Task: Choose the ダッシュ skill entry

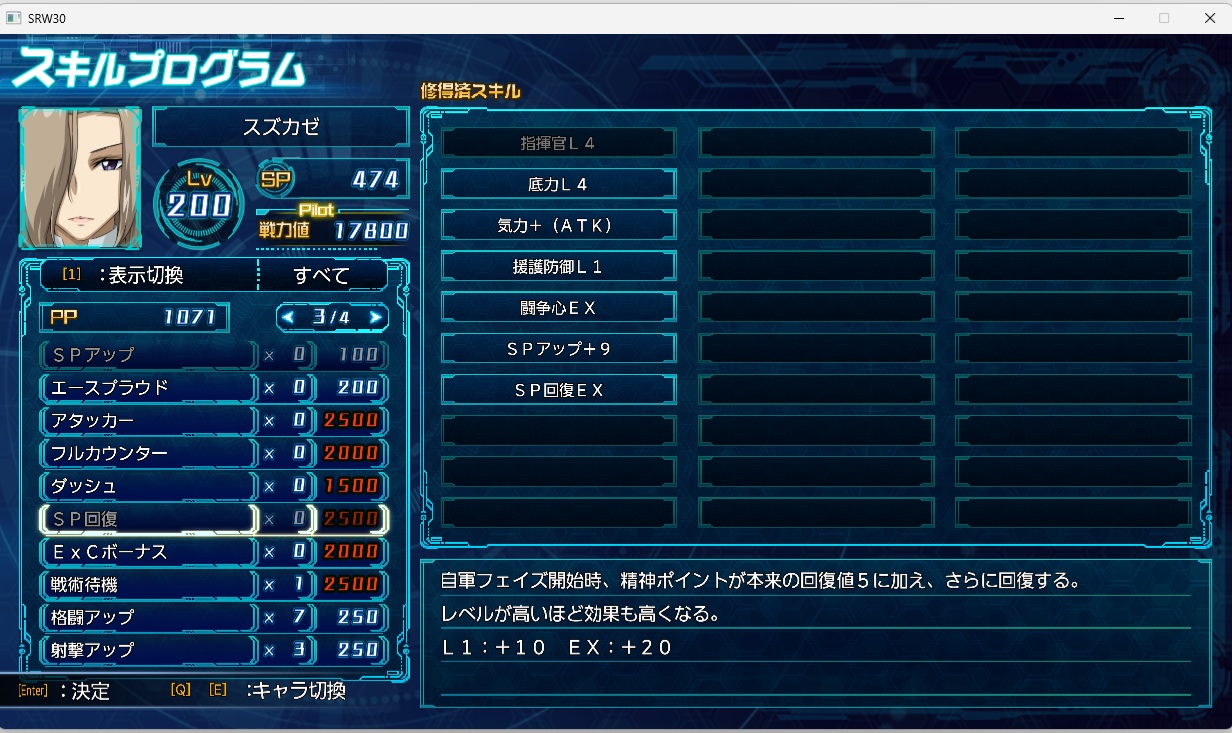Action: pyautogui.click(x=147, y=486)
